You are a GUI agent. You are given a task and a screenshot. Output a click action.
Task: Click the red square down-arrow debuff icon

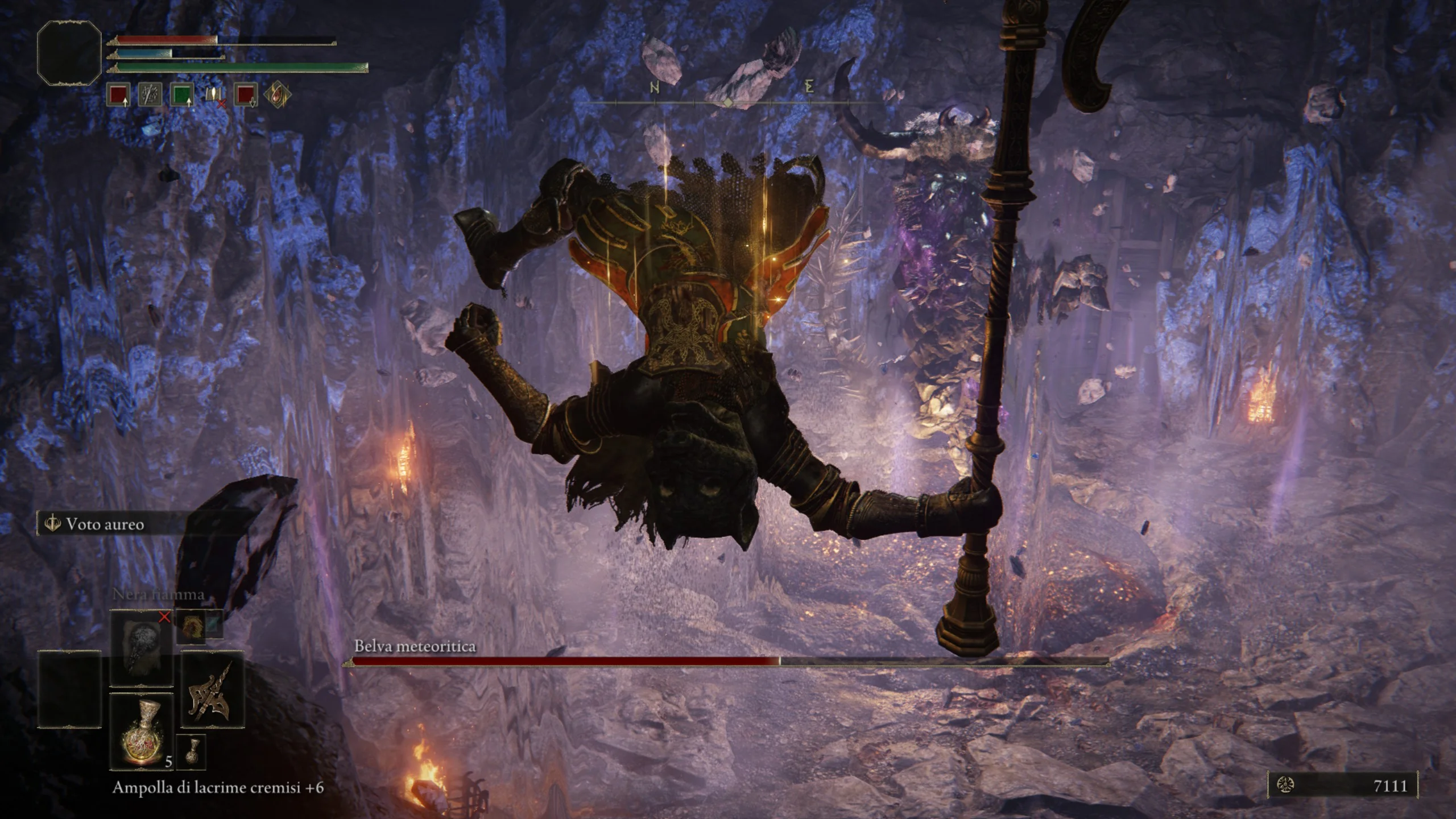[x=246, y=95]
